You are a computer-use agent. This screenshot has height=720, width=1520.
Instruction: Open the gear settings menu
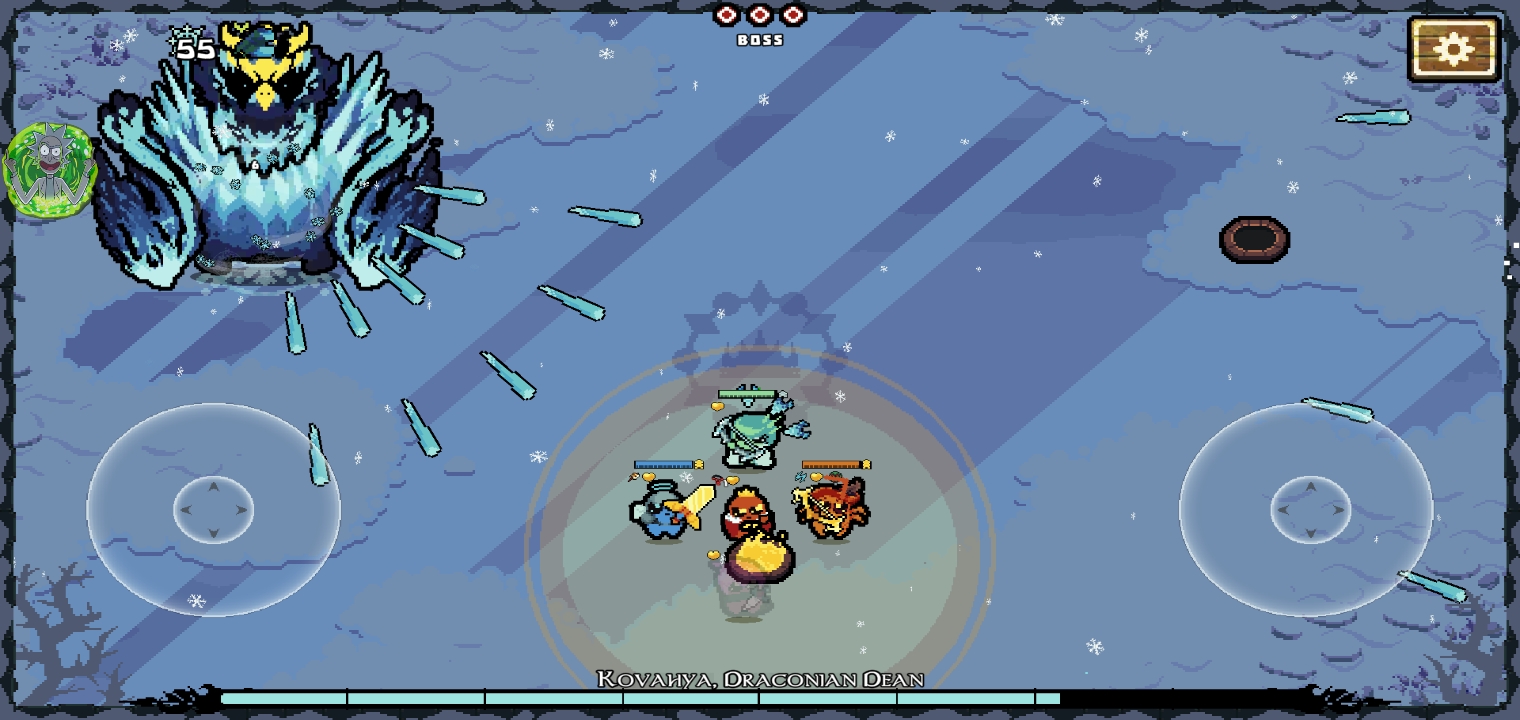point(1453,48)
